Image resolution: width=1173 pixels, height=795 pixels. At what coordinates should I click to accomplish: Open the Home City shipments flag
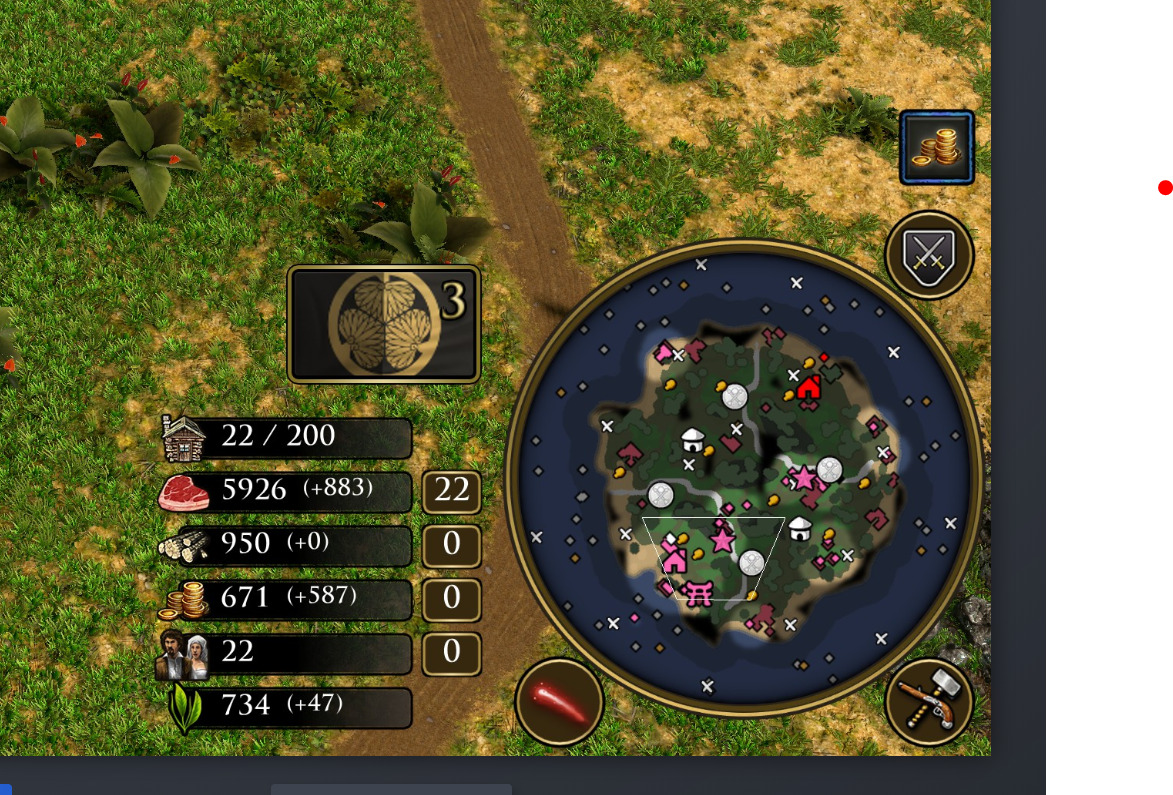[384, 323]
